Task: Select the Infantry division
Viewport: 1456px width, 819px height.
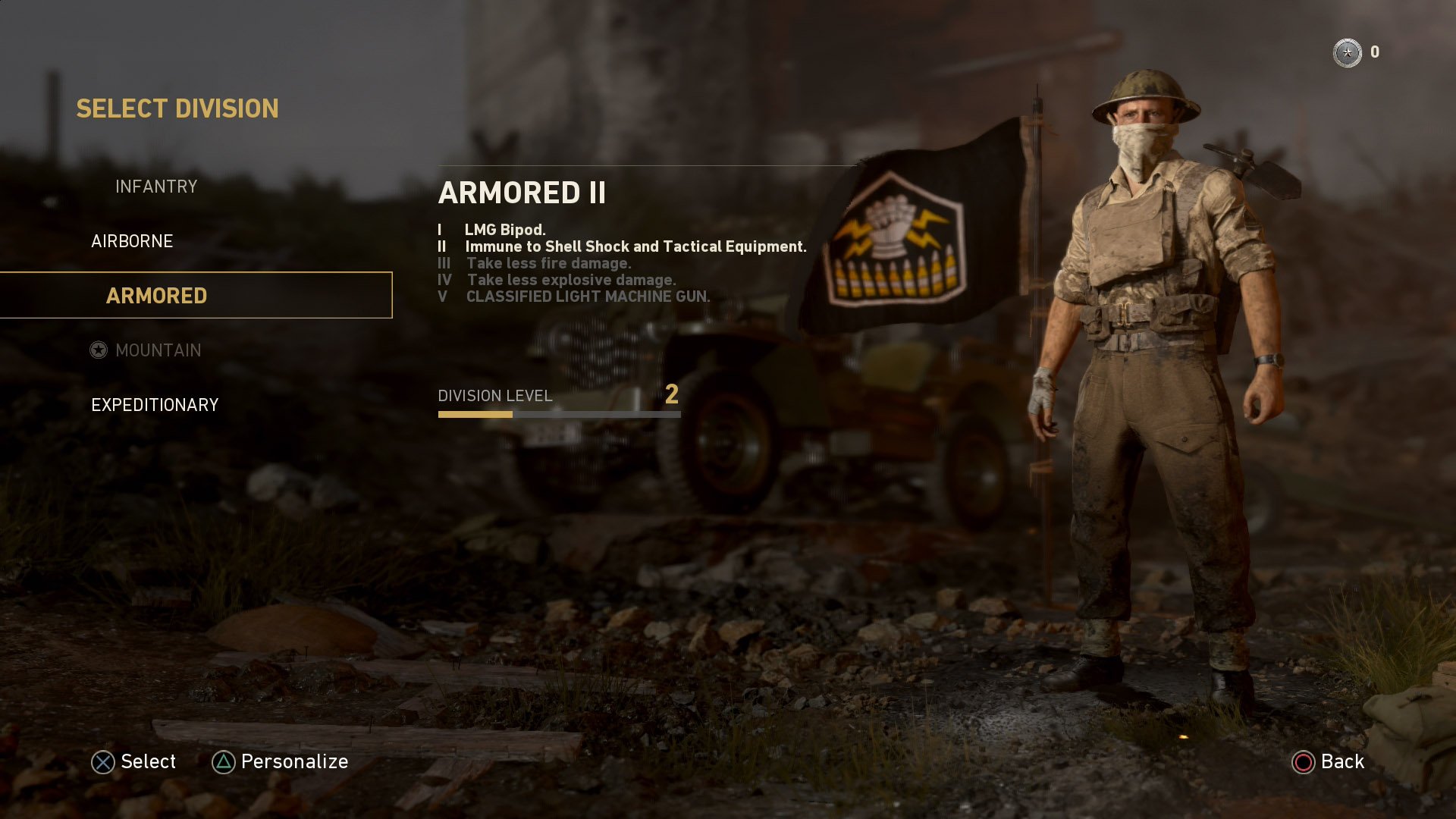Action: pos(156,187)
